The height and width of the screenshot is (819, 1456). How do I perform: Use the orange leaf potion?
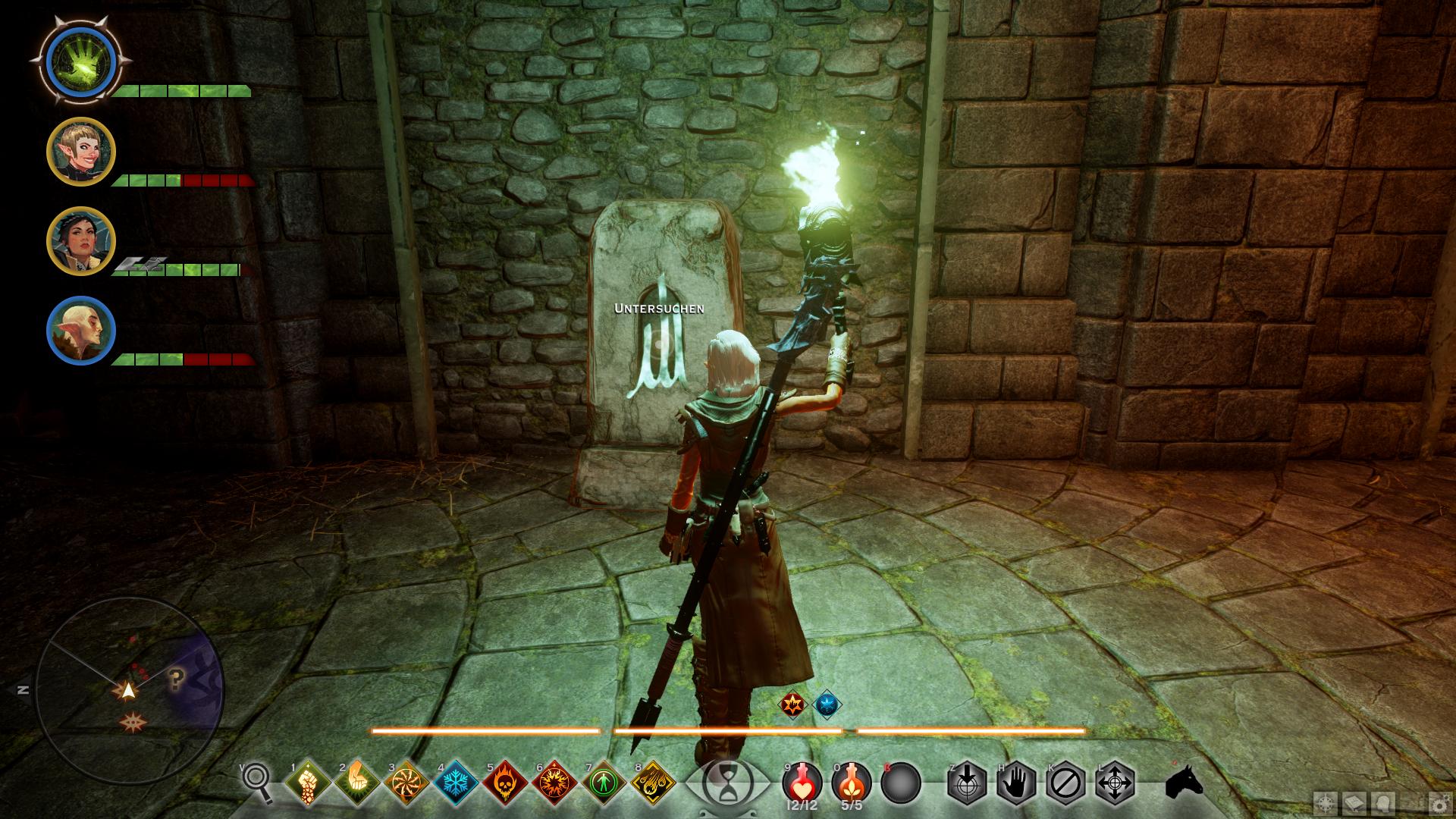tap(851, 781)
